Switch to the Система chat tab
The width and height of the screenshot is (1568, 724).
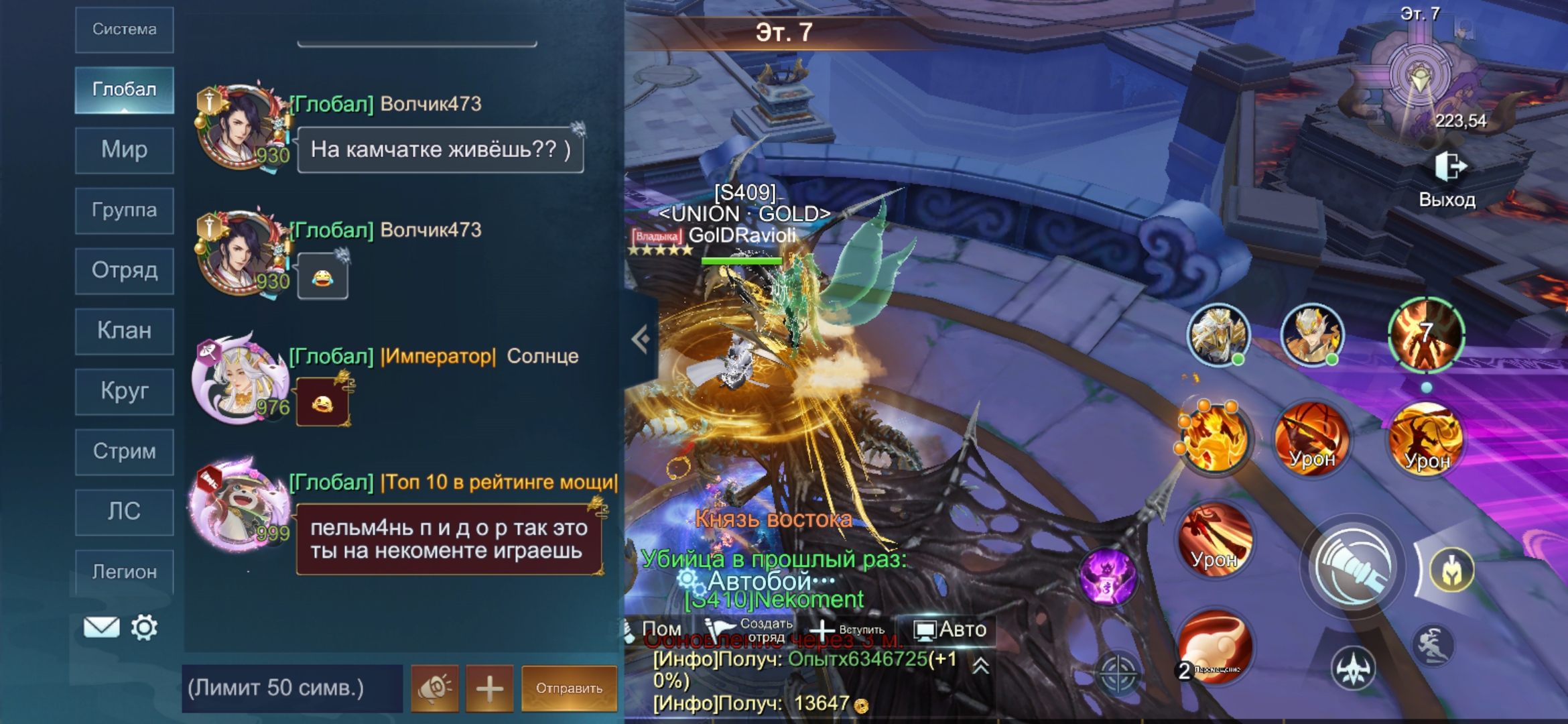coord(125,29)
